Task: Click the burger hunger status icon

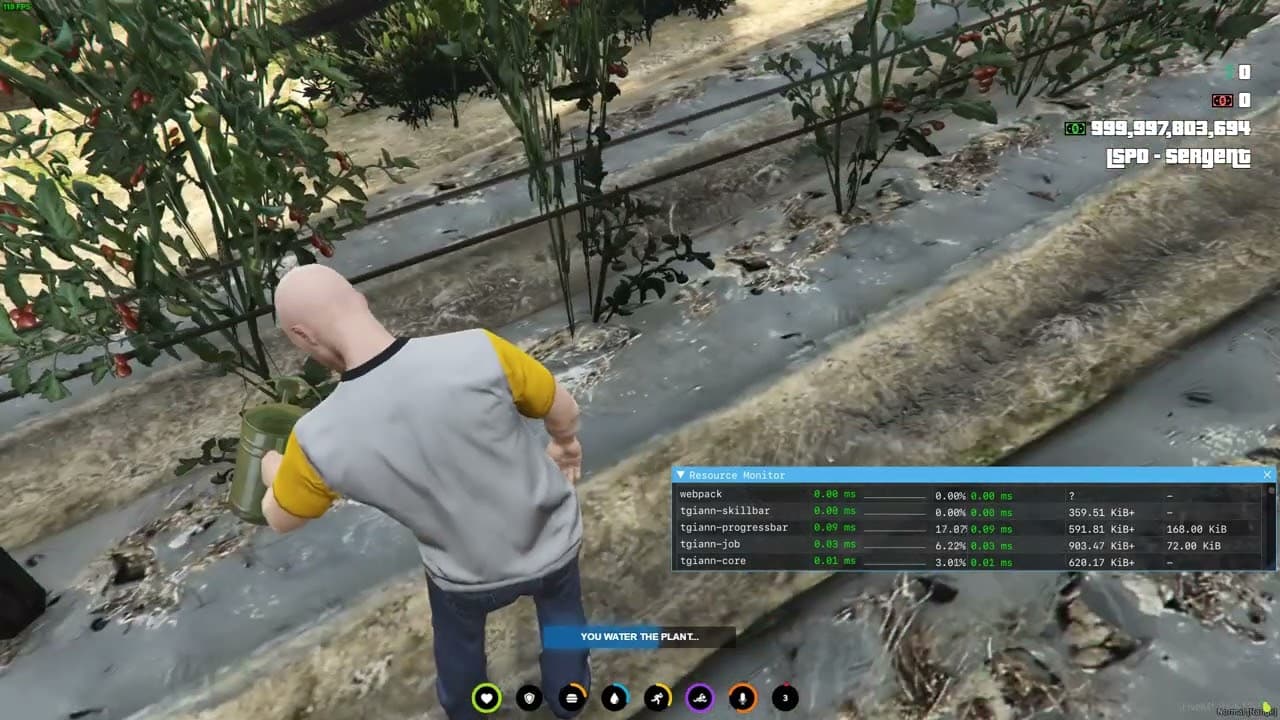Action: [571, 697]
